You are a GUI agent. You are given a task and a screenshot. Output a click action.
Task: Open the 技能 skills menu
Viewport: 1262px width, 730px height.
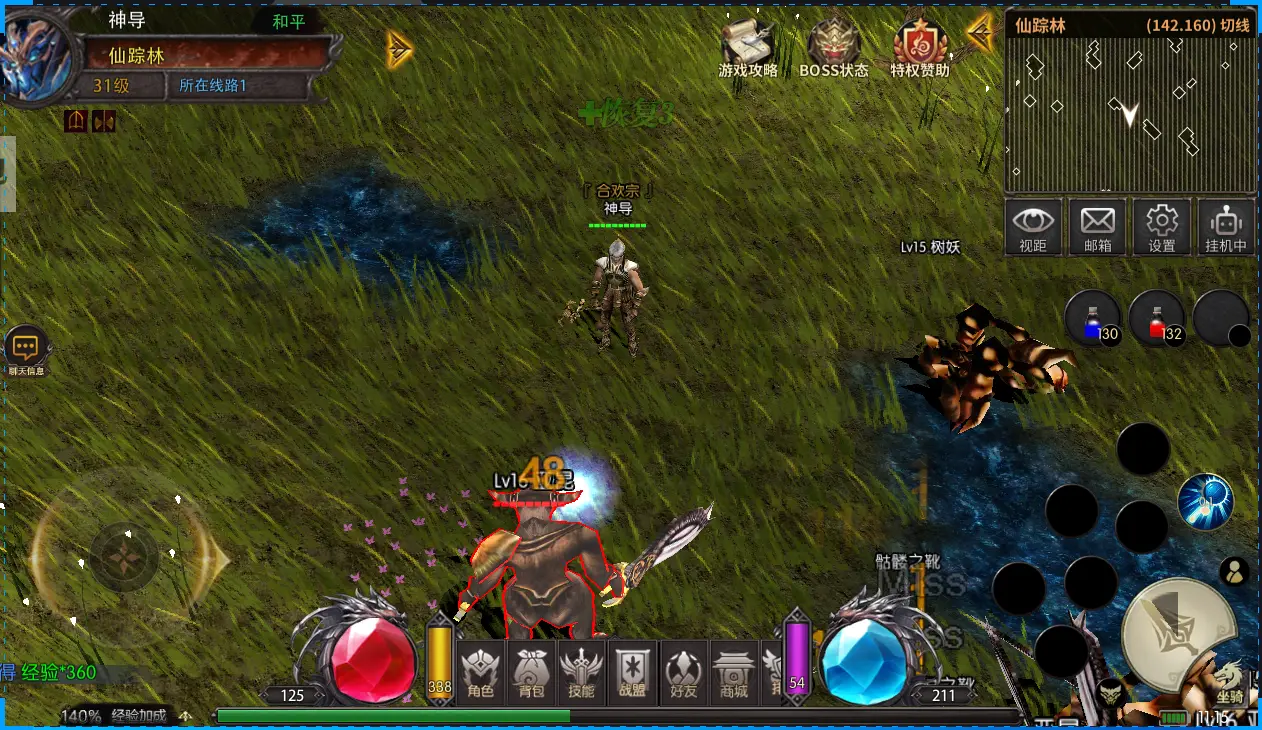581,672
